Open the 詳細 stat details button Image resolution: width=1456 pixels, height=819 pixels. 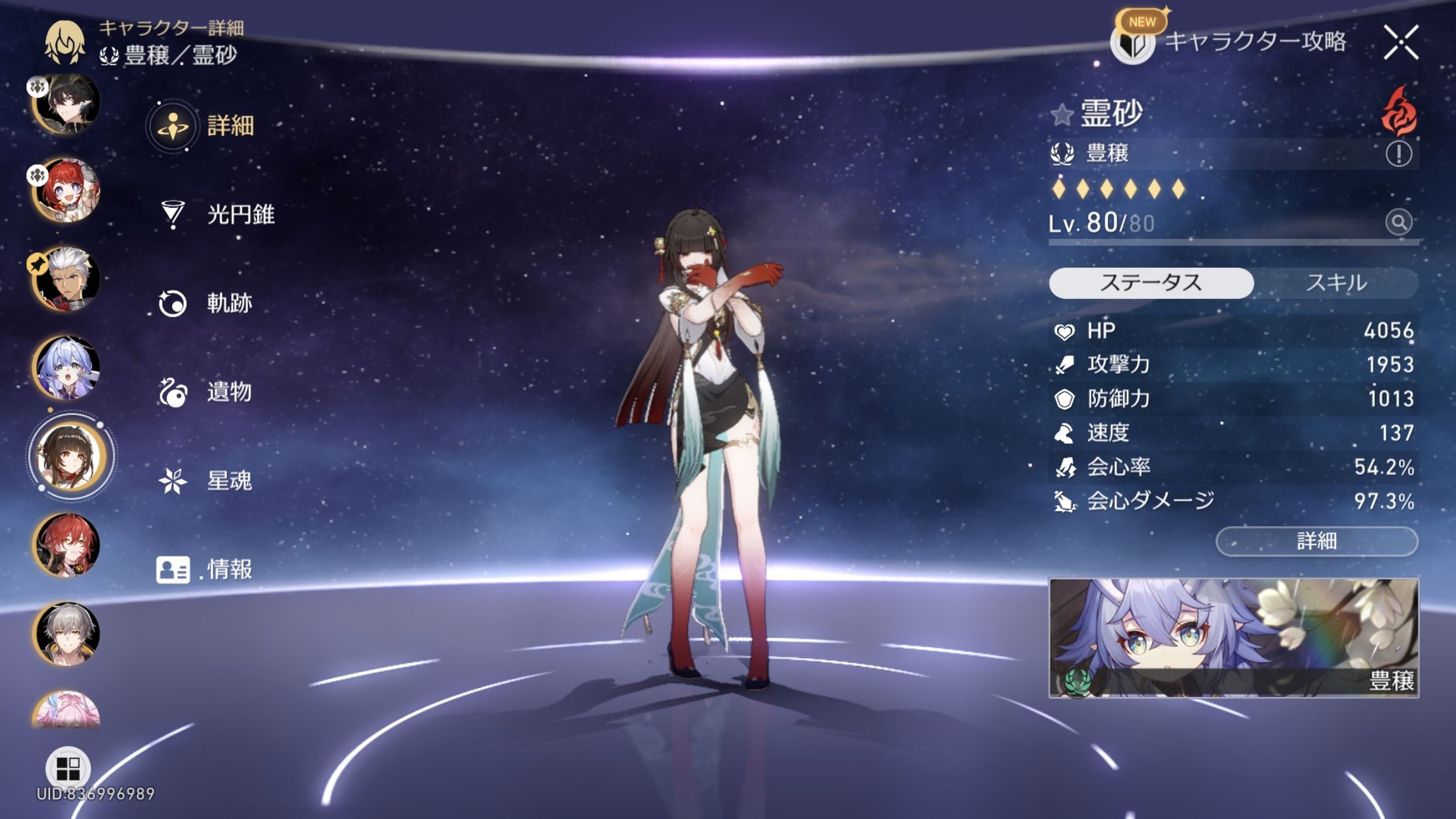[1316, 541]
